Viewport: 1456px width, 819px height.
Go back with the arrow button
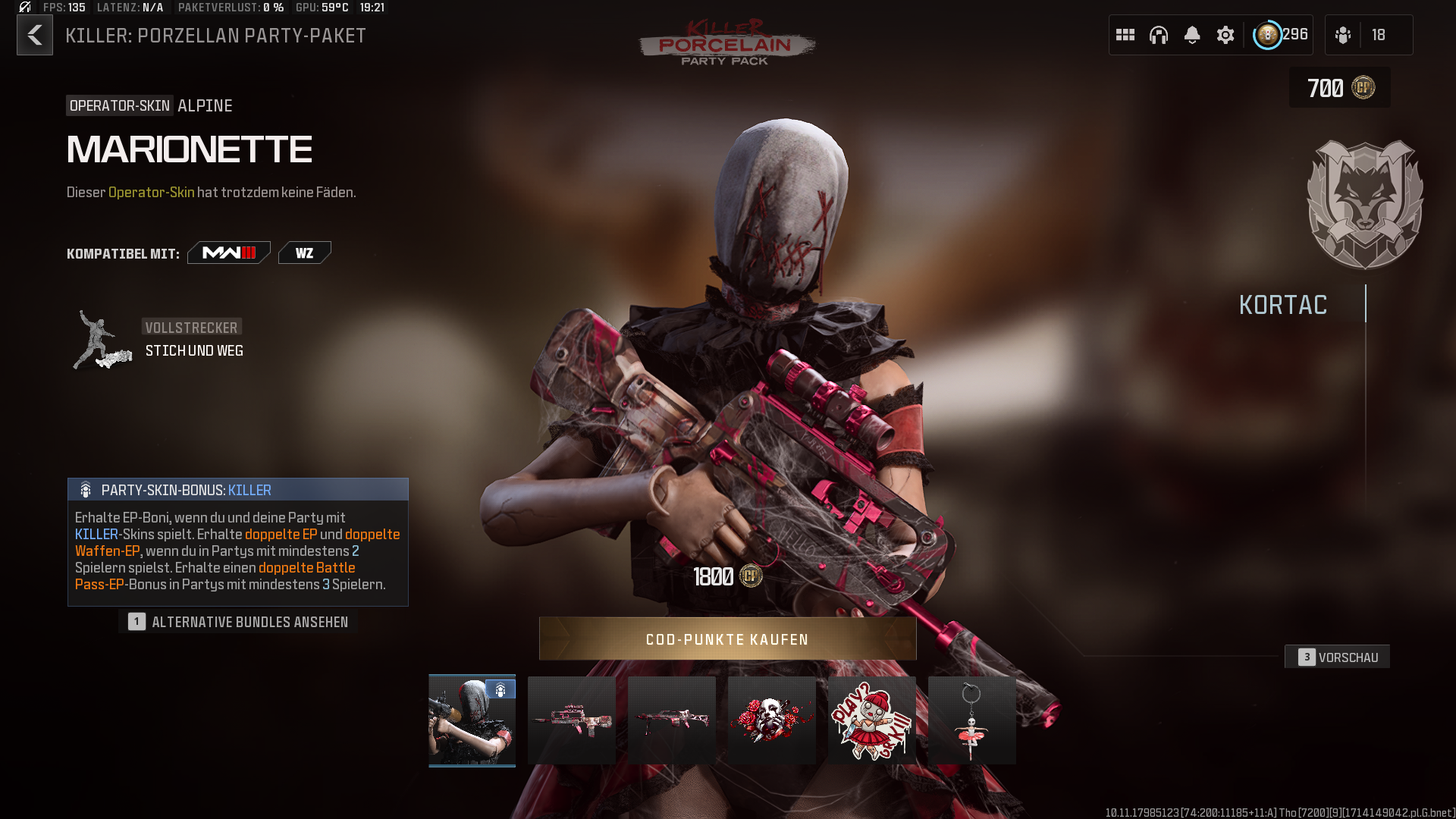tap(35, 35)
